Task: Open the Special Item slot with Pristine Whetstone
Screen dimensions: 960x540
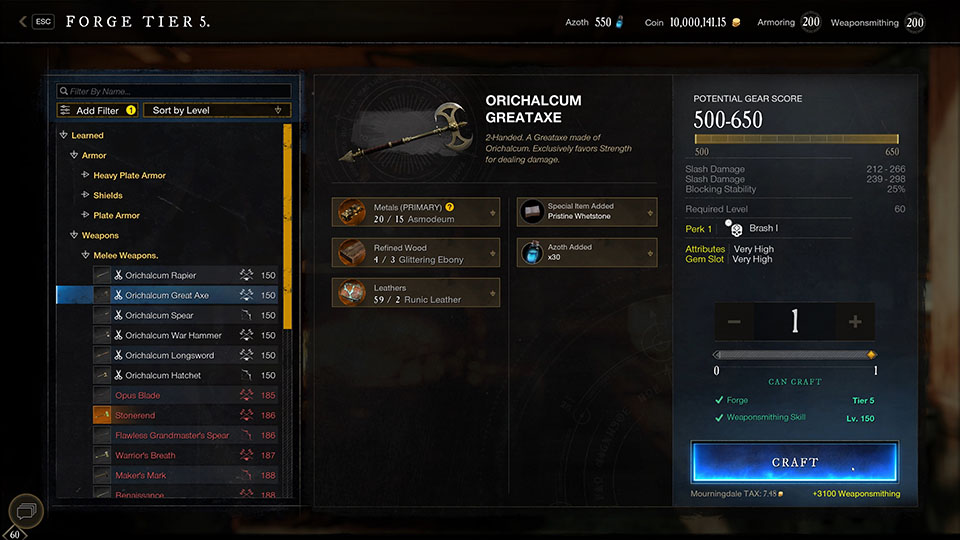Action: (x=587, y=211)
